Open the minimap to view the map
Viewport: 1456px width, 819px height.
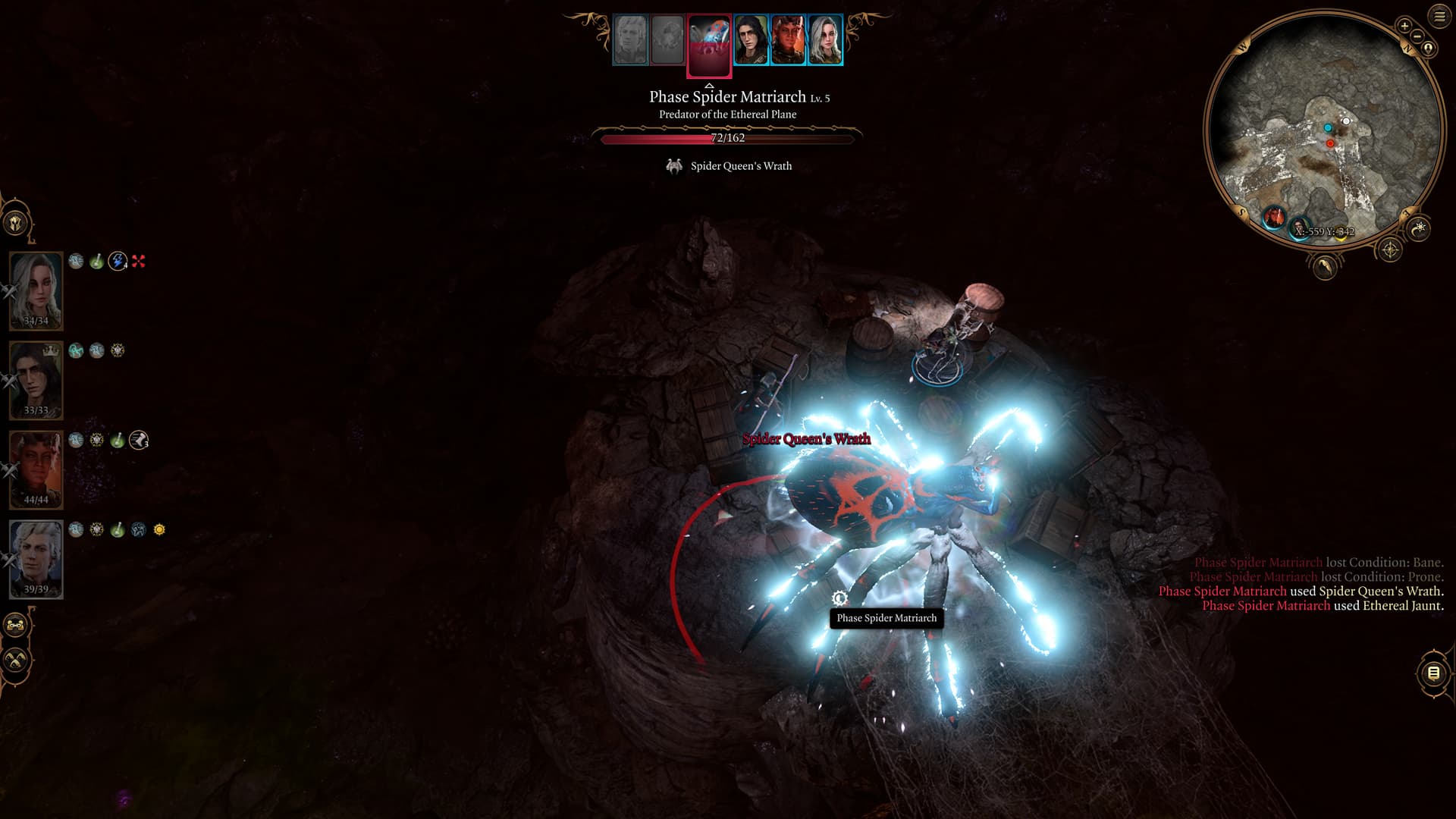coord(1323,129)
